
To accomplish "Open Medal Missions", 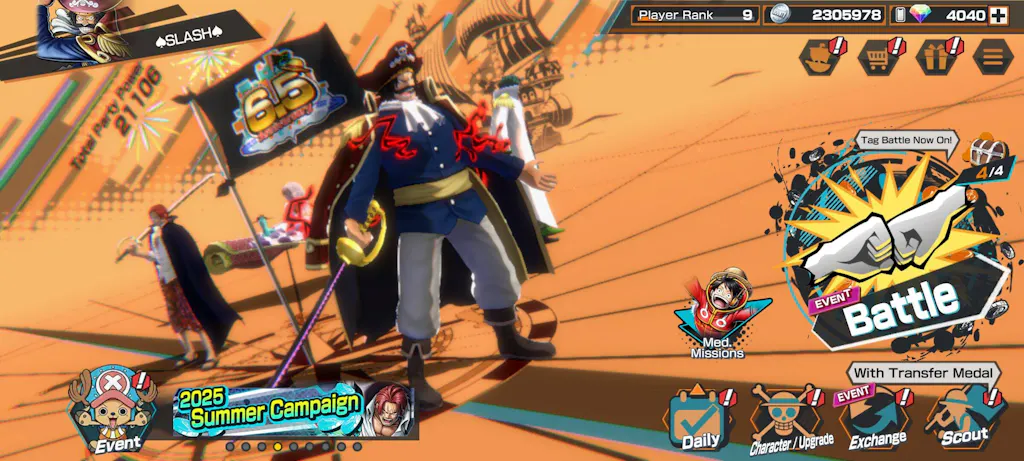I will click(x=717, y=312).
